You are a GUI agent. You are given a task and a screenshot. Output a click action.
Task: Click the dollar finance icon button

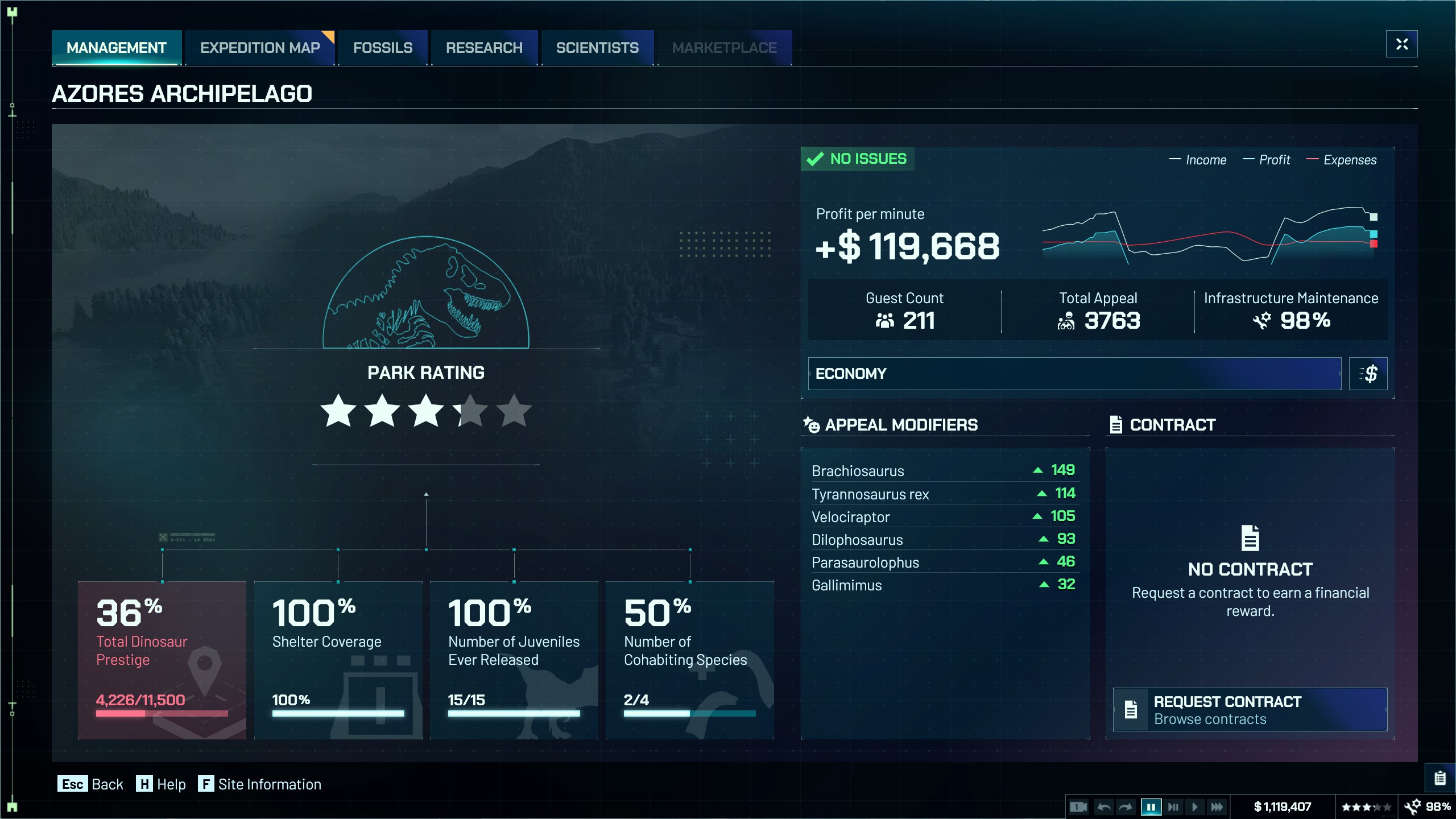pos(1368,374)
